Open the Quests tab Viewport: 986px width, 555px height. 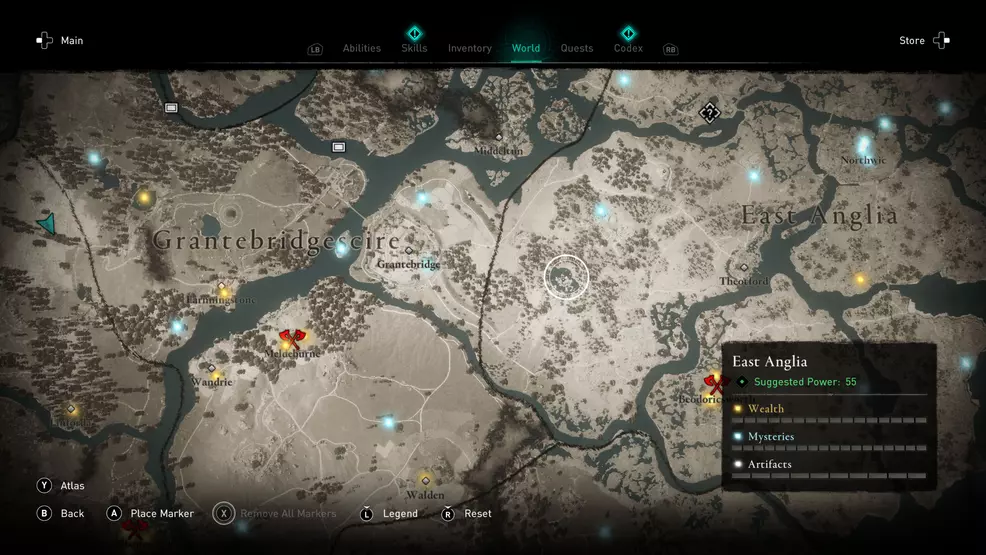click(x=577, y=48)
